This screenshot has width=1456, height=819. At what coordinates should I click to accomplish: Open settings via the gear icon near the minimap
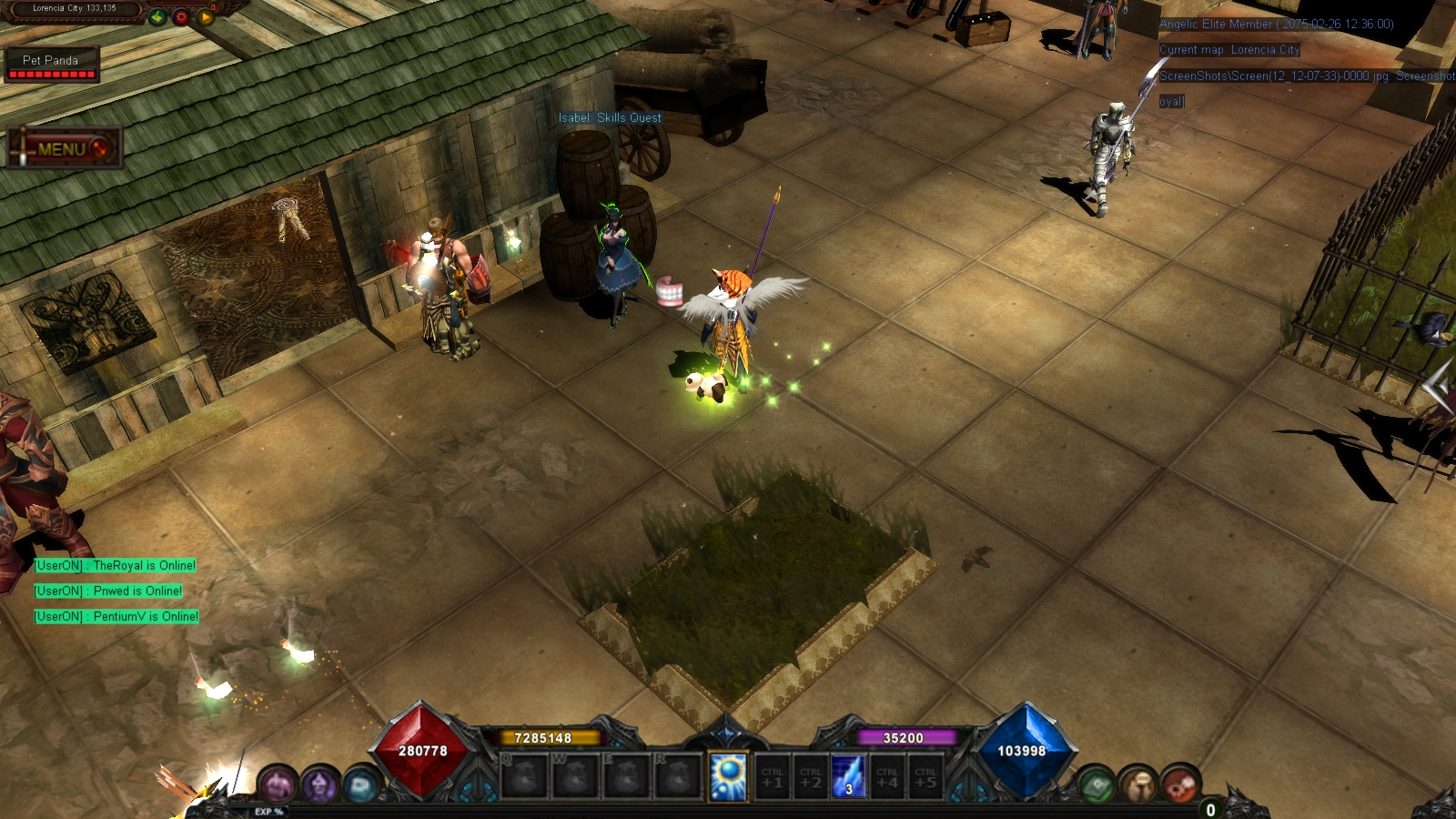click(x=182, y=16)
